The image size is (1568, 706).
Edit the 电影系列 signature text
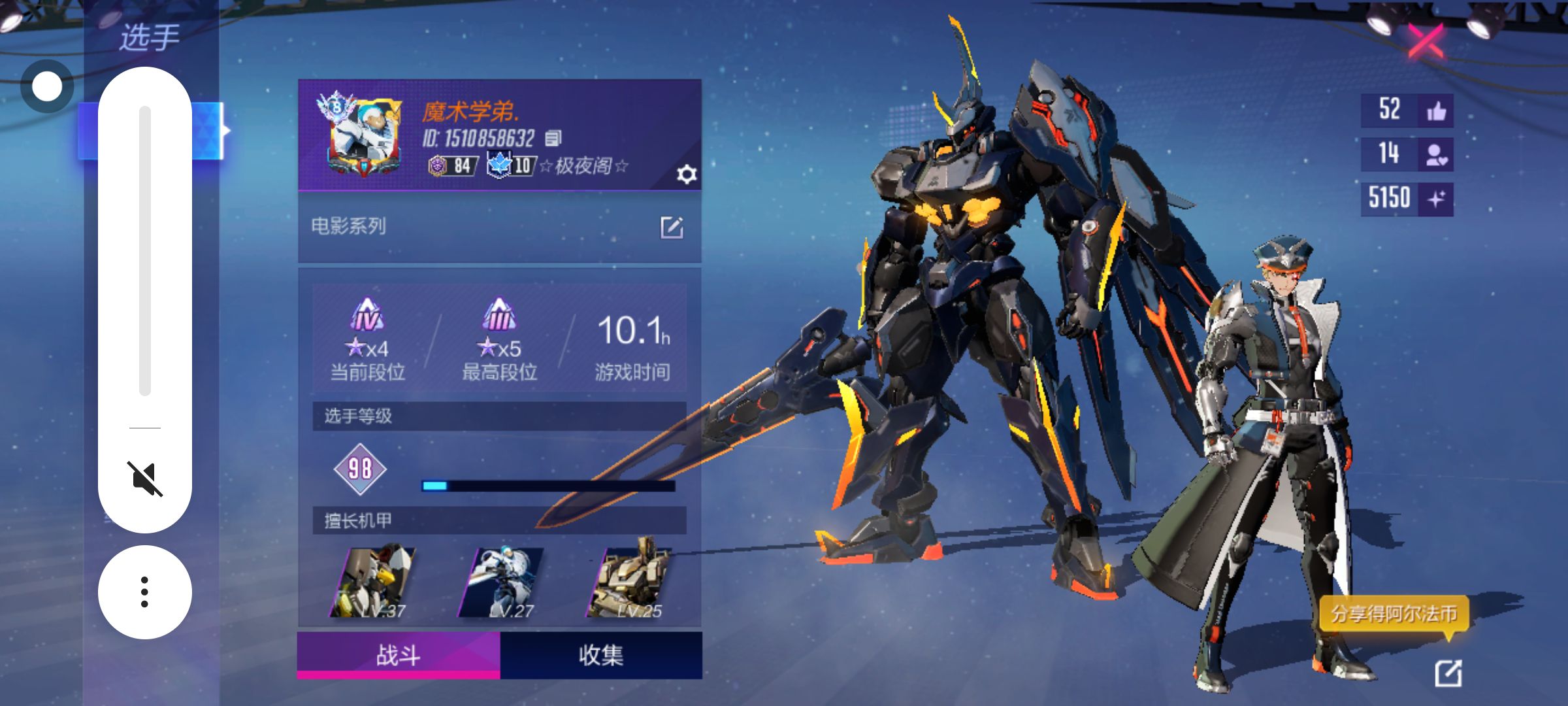click(x=672, y=227)
